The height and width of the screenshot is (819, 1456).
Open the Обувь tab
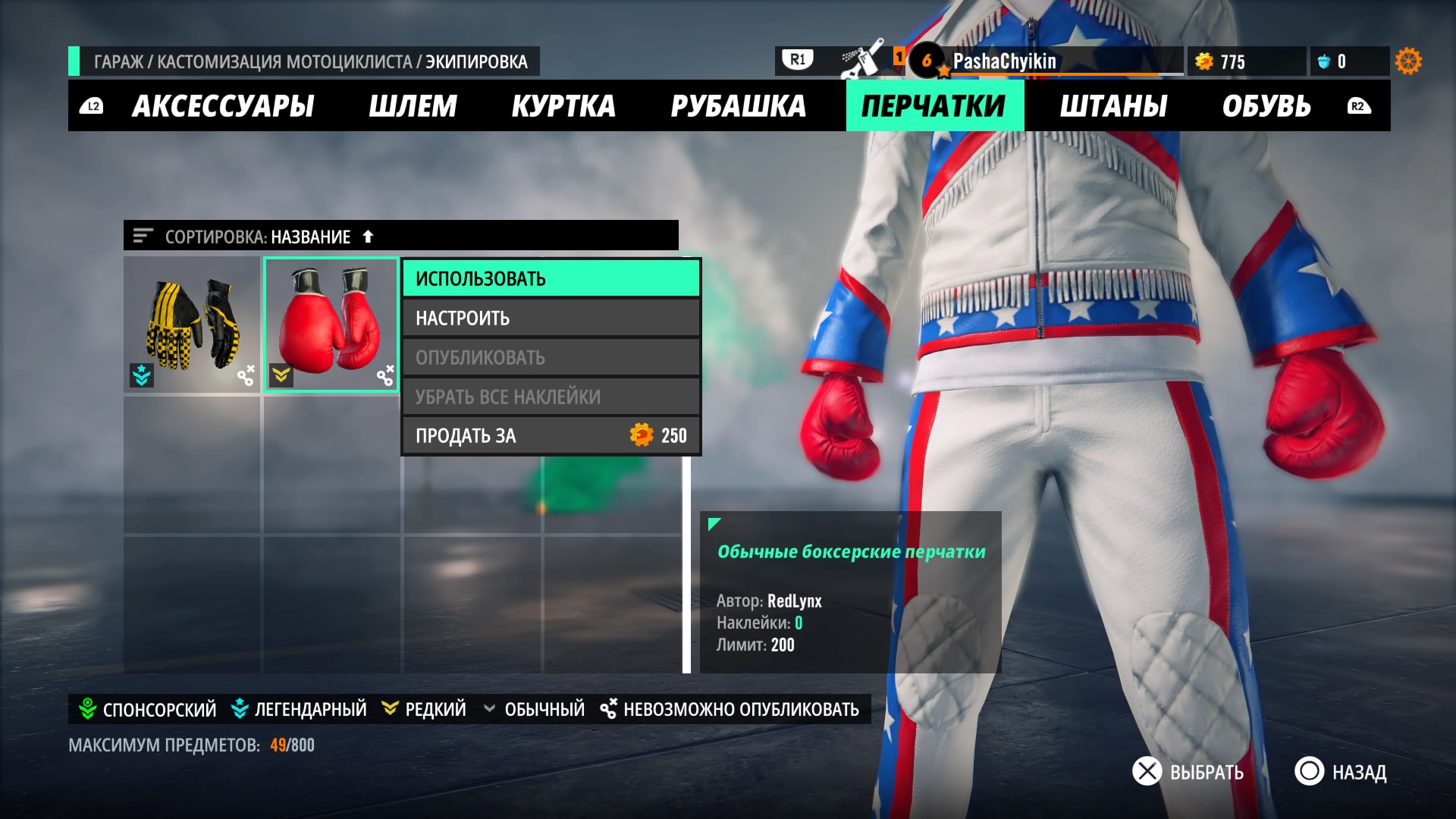point(1266,106)
